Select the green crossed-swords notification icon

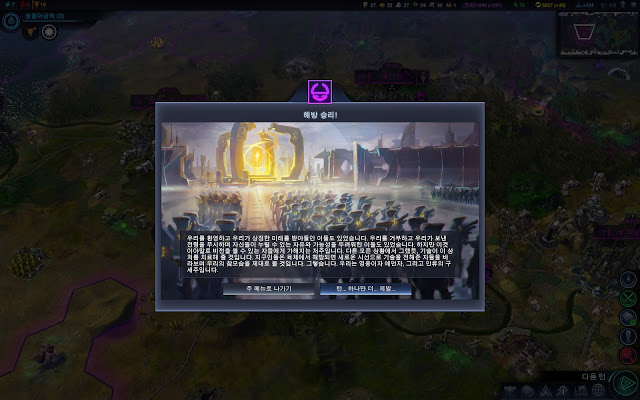tap(628, 299)
